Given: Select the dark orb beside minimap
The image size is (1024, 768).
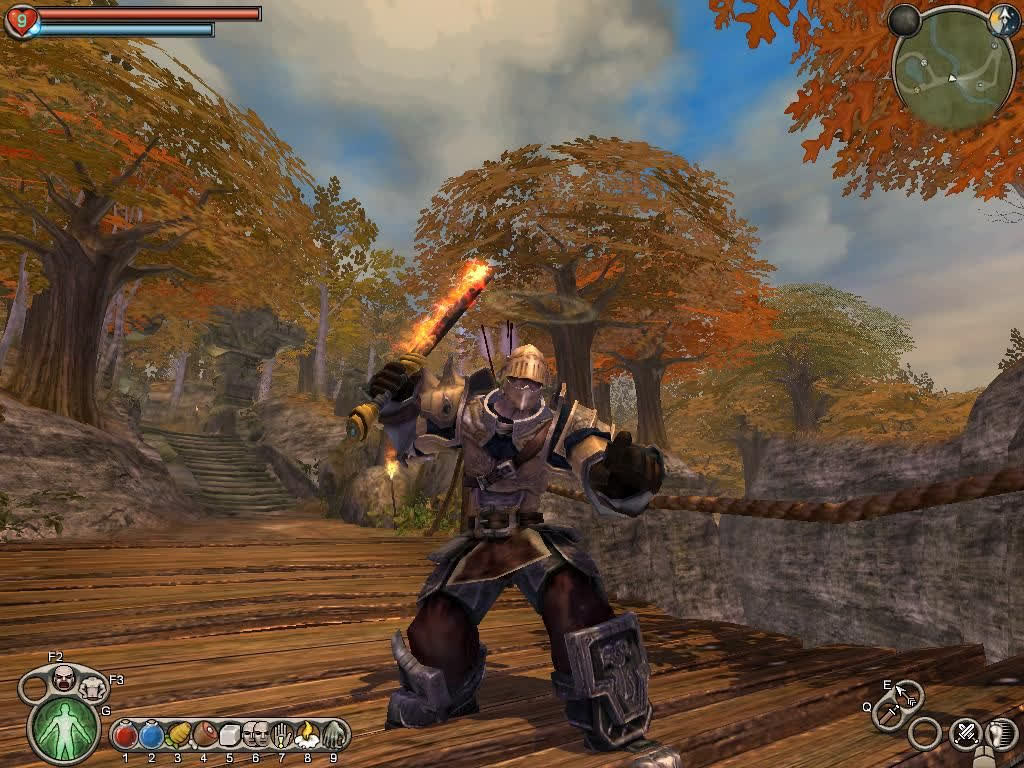Looking at the screenshot, I should point(905,20).
